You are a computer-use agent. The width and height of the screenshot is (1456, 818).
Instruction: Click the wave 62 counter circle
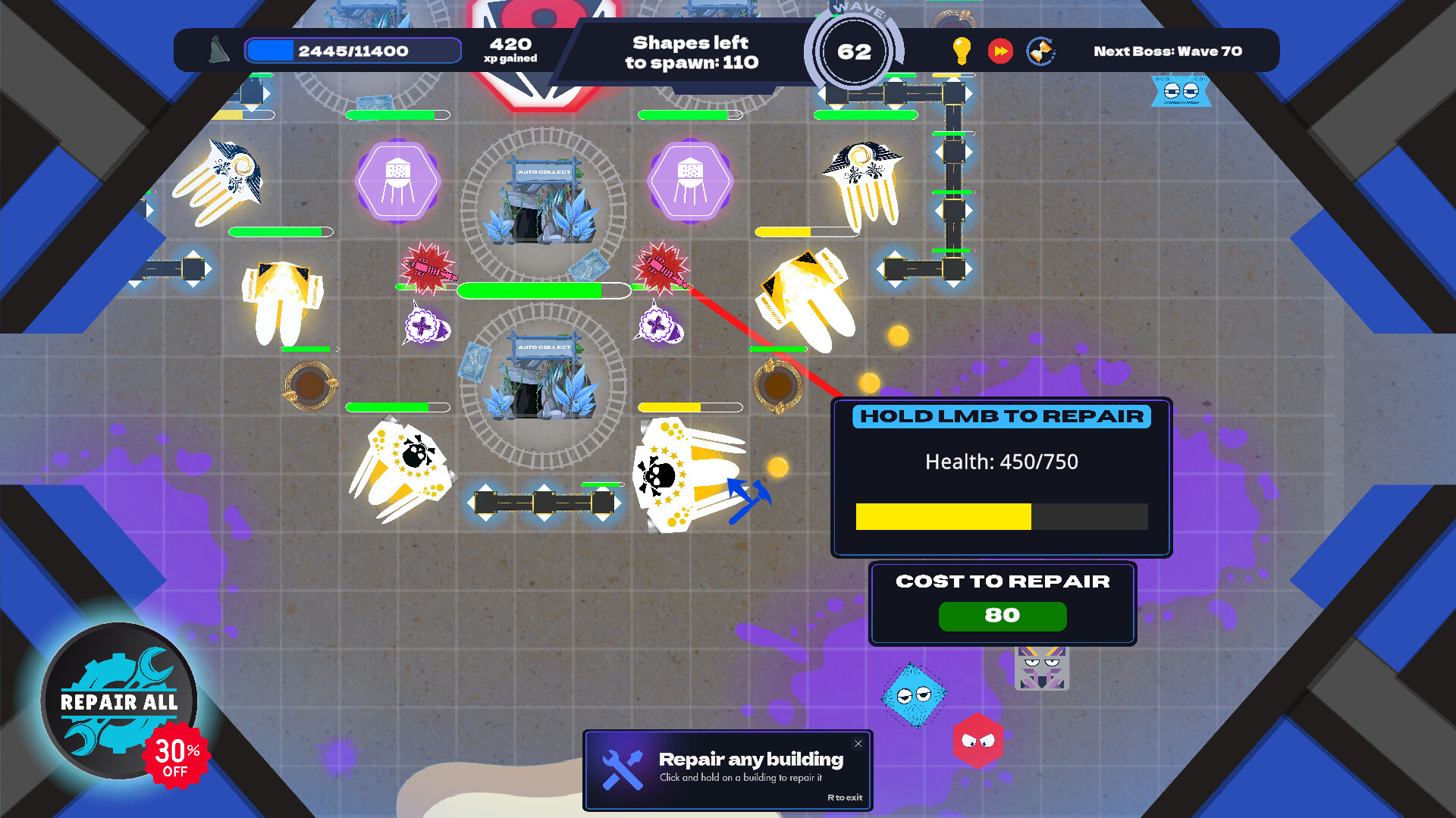853,52
